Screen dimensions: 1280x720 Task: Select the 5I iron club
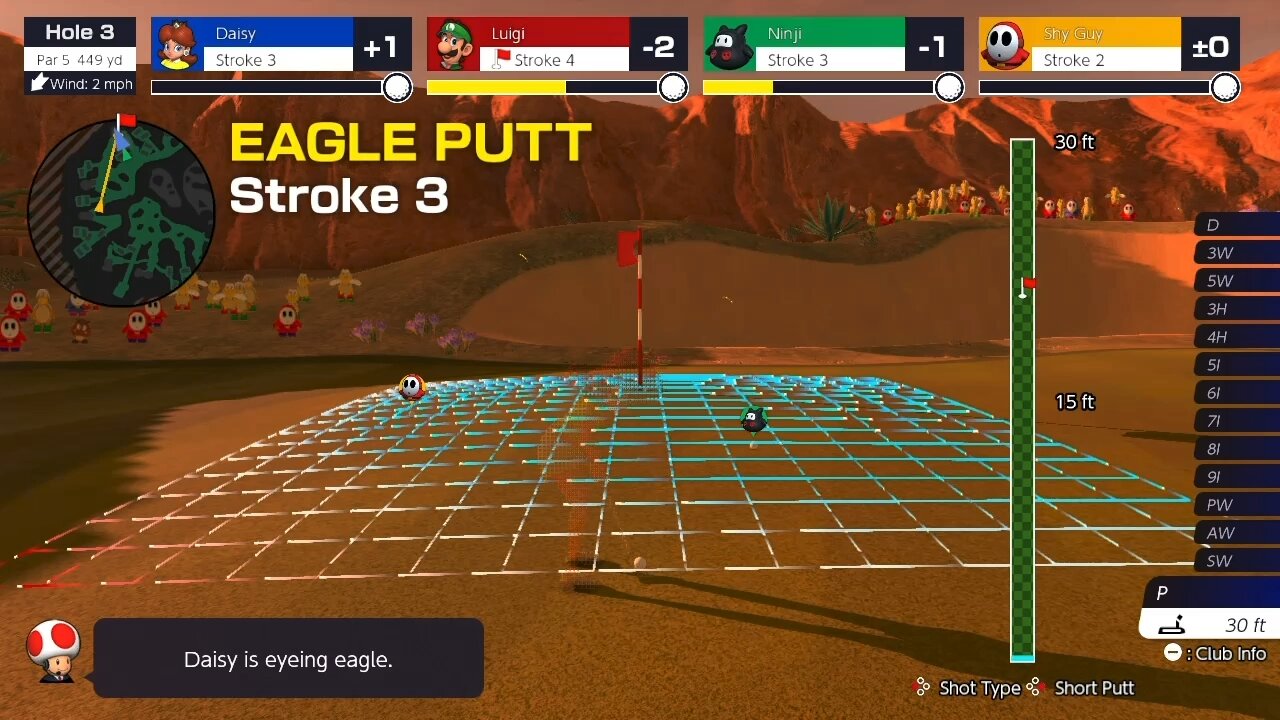pyautogui.click(x=1236, y=365)
